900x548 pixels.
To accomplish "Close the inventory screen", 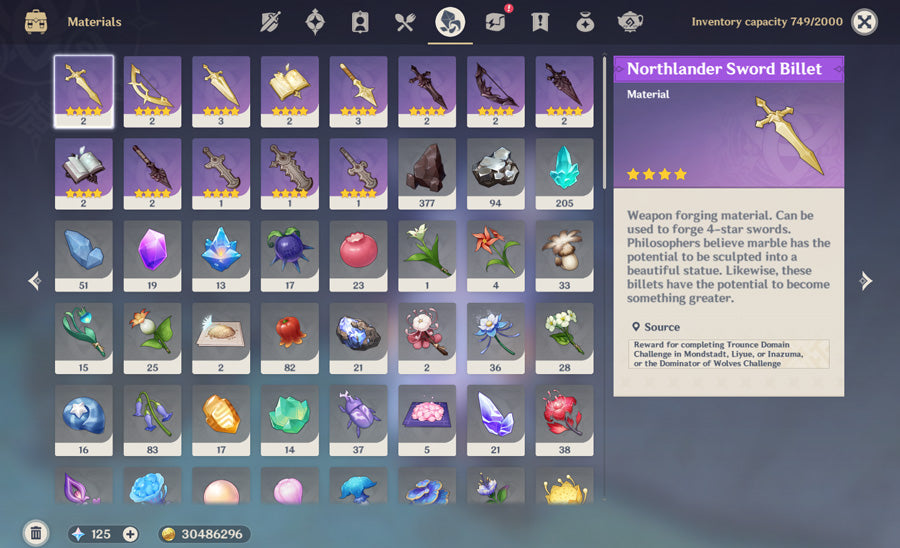I will tap(864, 21).
